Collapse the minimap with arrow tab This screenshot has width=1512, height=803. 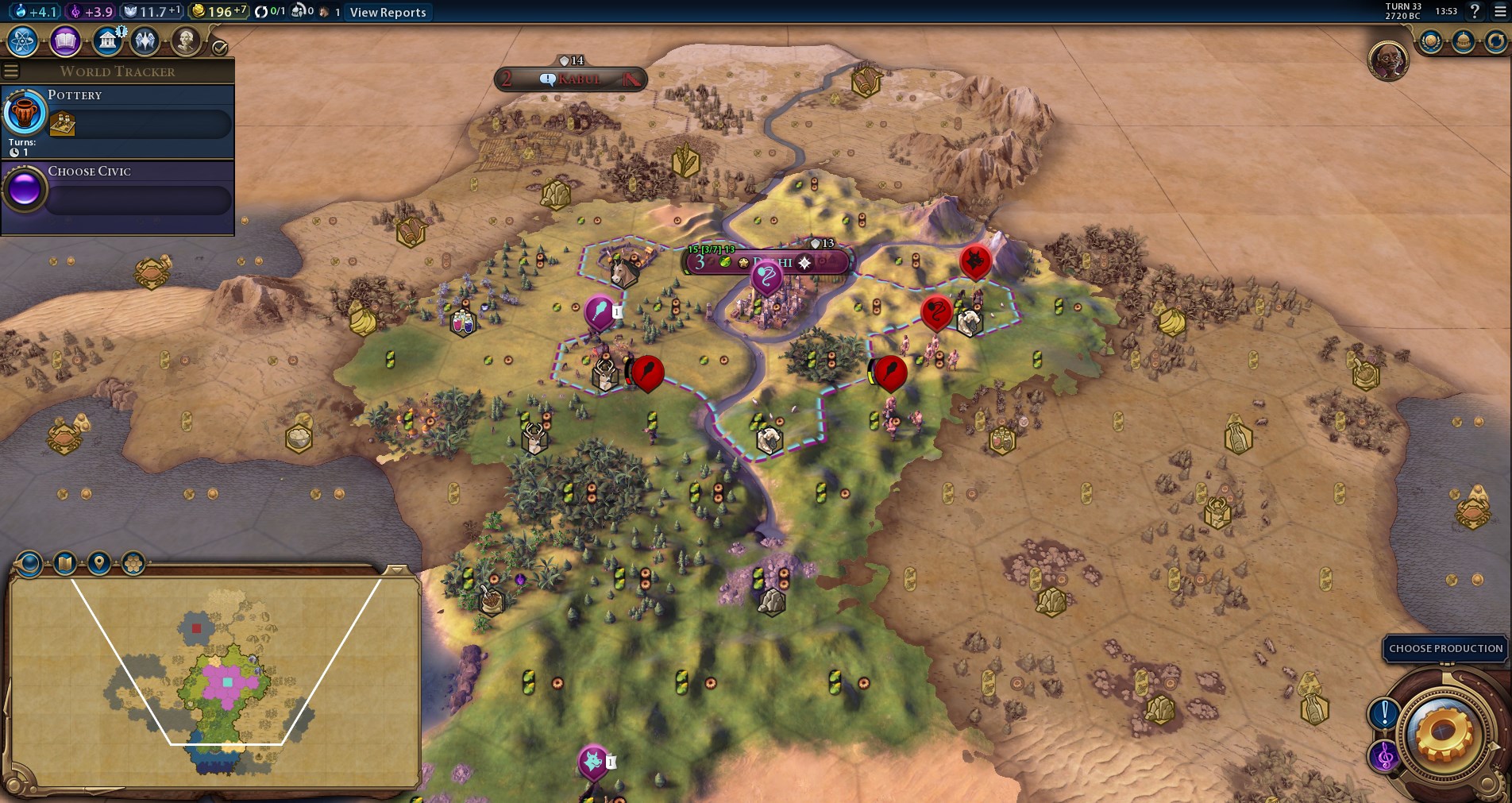coord(395,569)
